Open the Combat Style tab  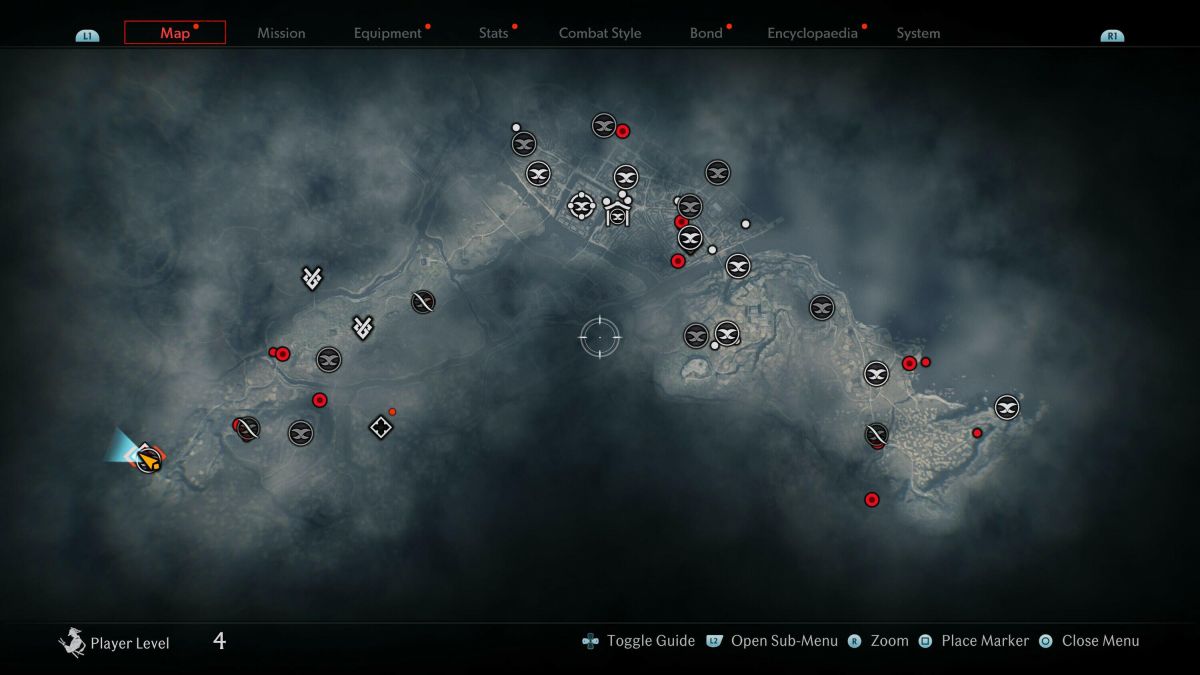click(x=600, y=33)
